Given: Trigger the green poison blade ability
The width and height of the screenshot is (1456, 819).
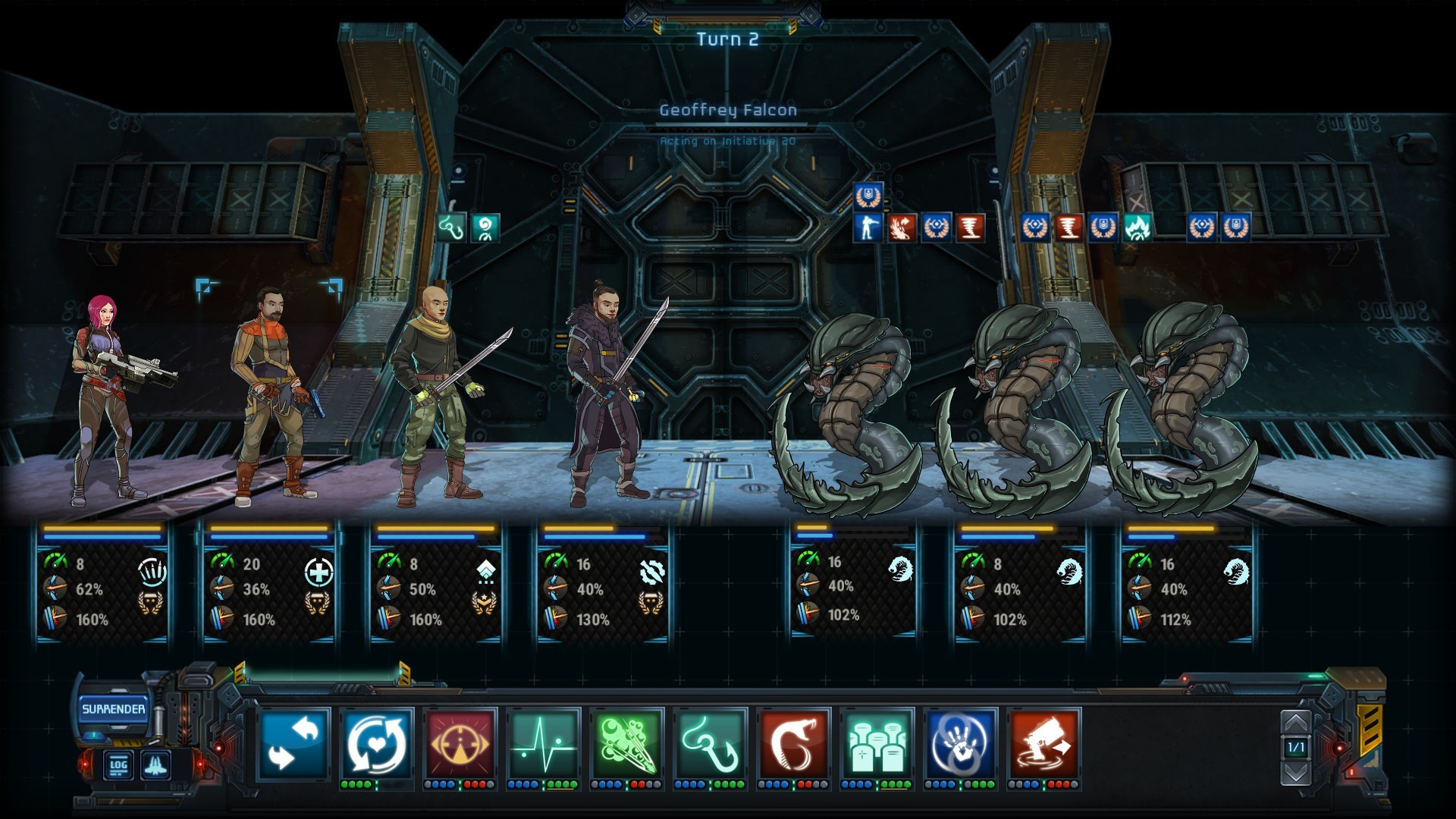Looking at the screenshot, I should 626,744.
